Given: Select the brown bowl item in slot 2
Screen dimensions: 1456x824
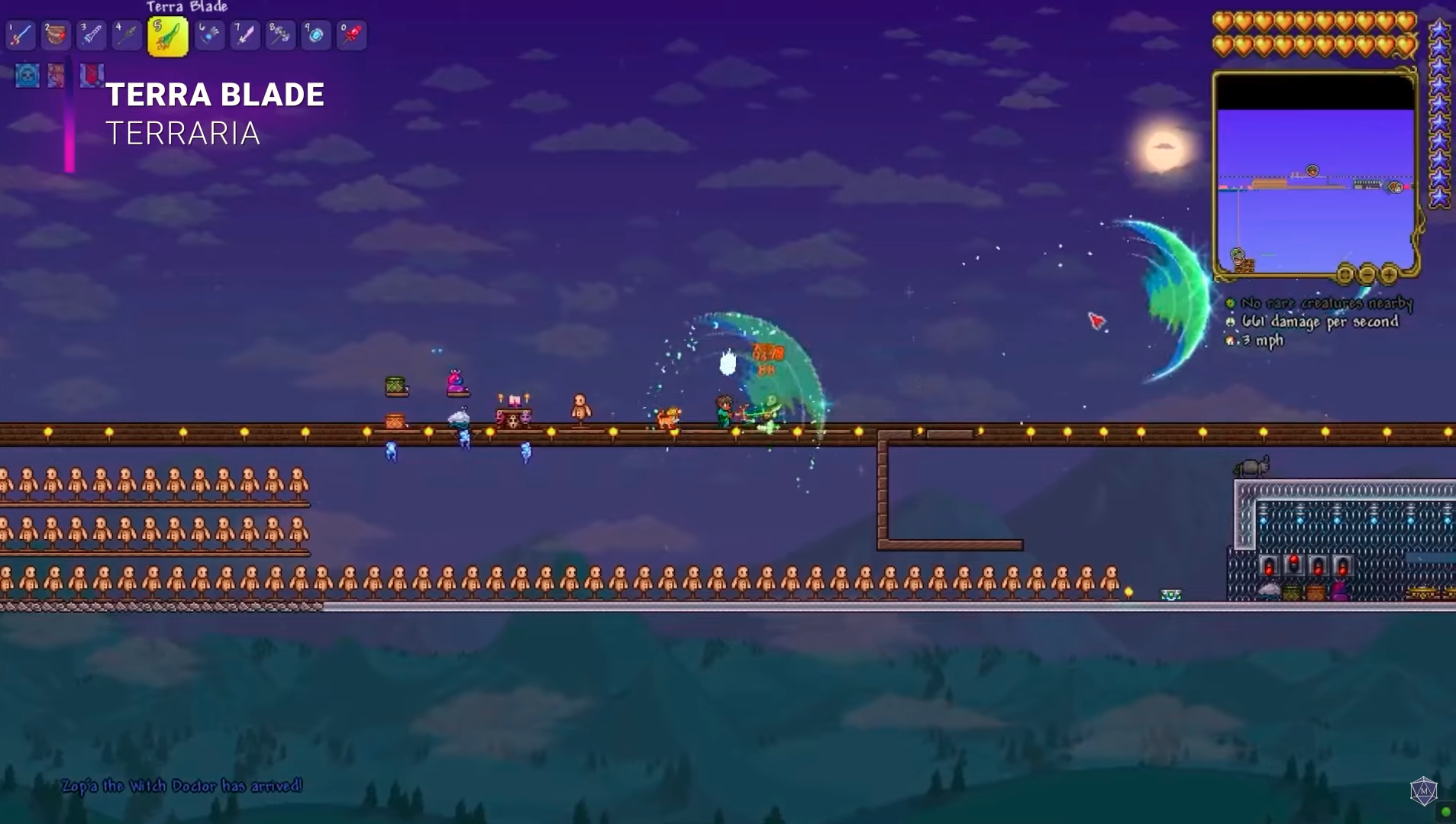Looking at the screenshot, I should [x=56, y=35].
